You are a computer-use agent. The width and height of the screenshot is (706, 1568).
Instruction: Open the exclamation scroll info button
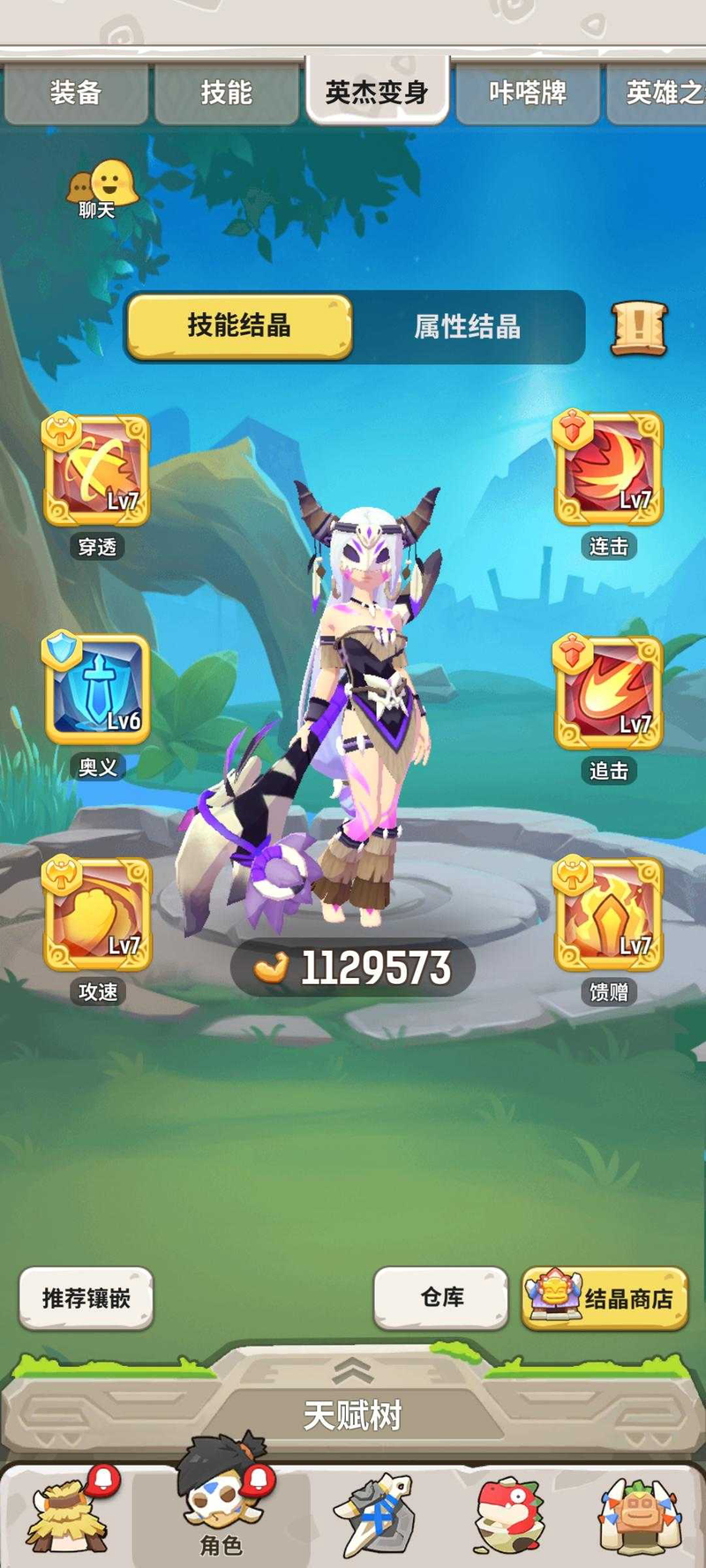[x=639, y=328]
